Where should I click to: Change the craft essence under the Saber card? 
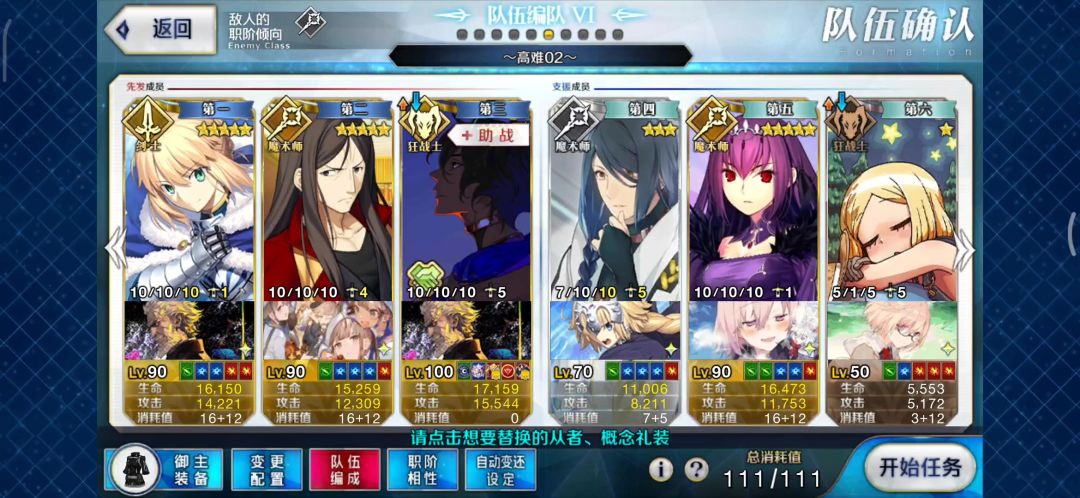[x=188, y=331]
